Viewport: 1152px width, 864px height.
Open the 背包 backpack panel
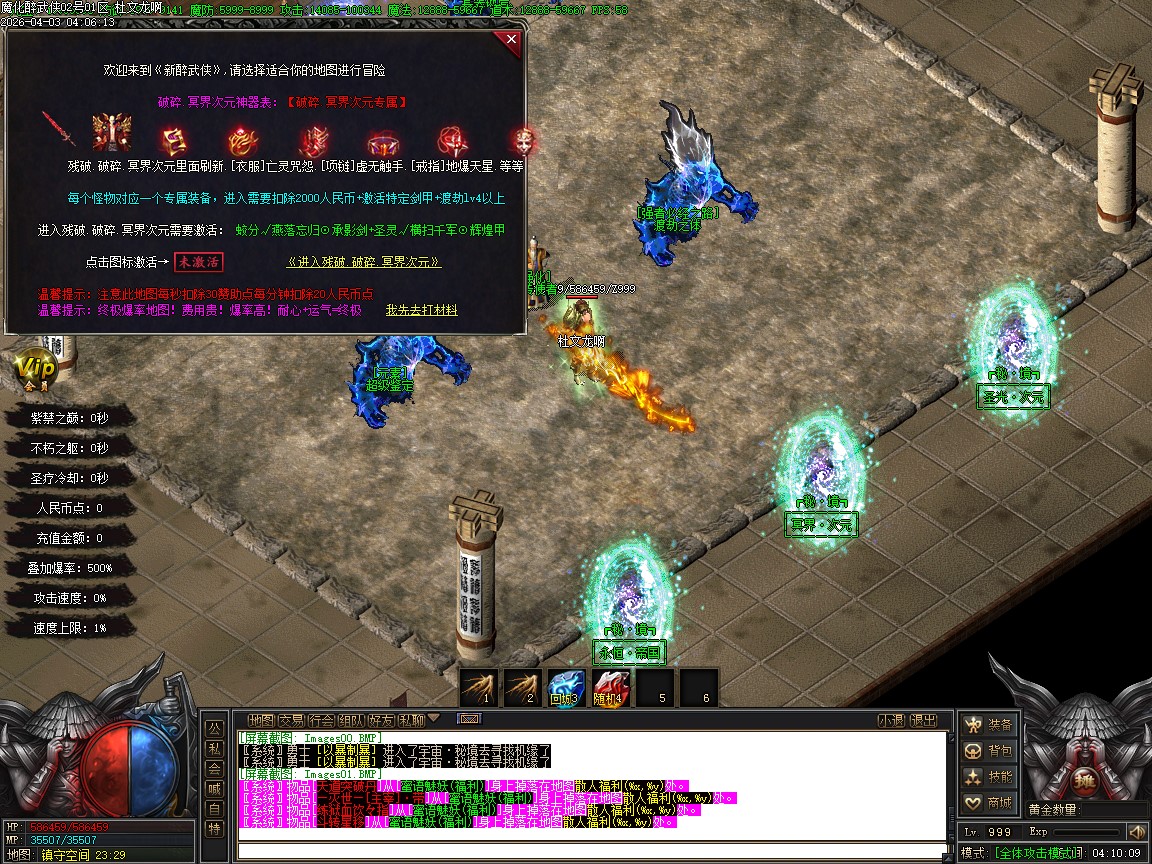pos(988,750)
